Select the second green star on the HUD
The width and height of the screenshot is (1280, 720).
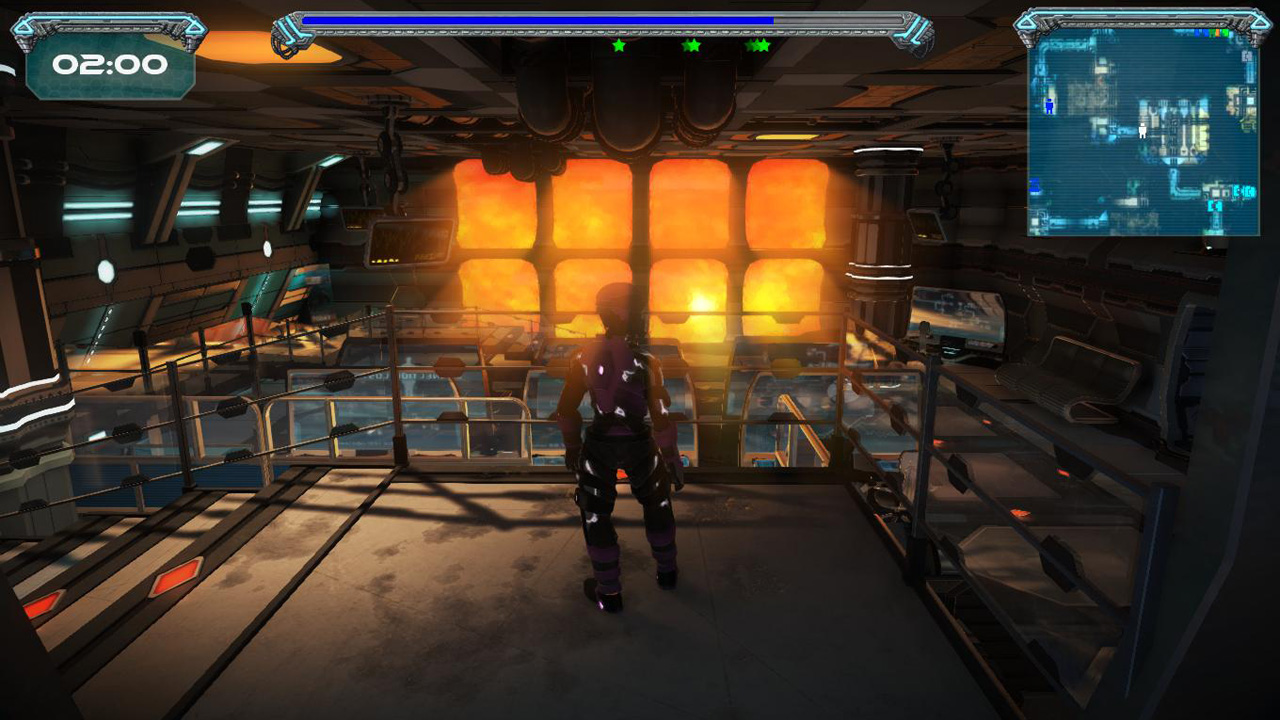690,45
